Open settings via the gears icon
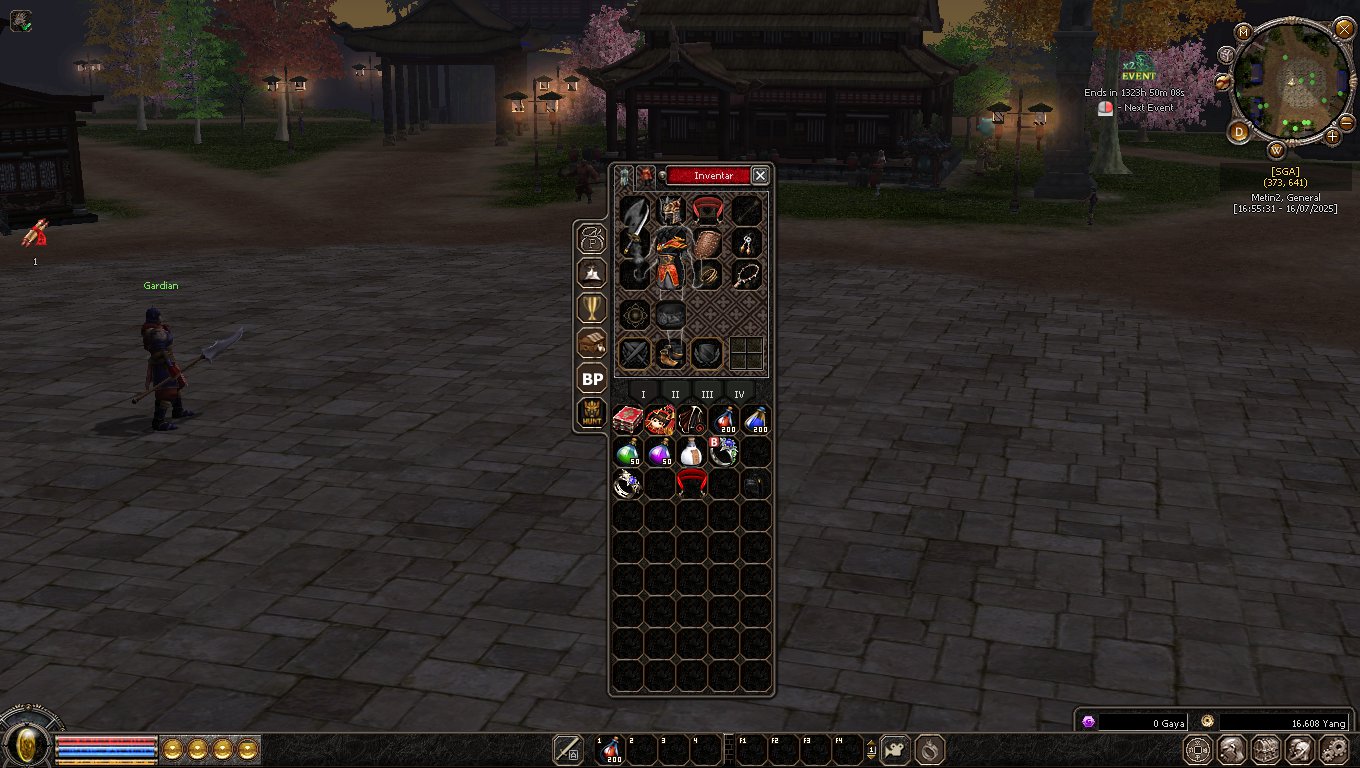 pos(1334,749)
